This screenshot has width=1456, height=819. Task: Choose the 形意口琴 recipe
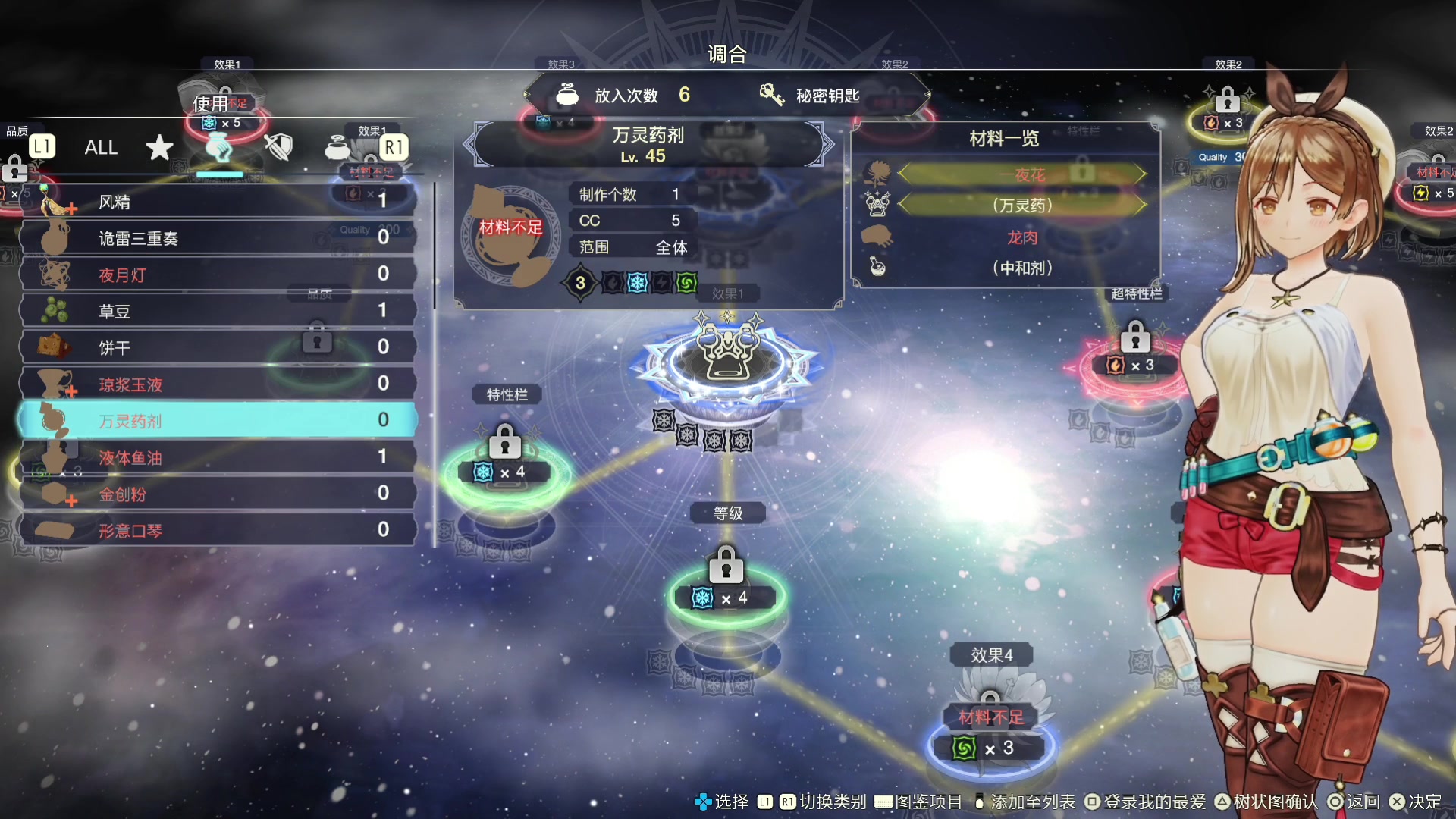(x=218, y=530)
